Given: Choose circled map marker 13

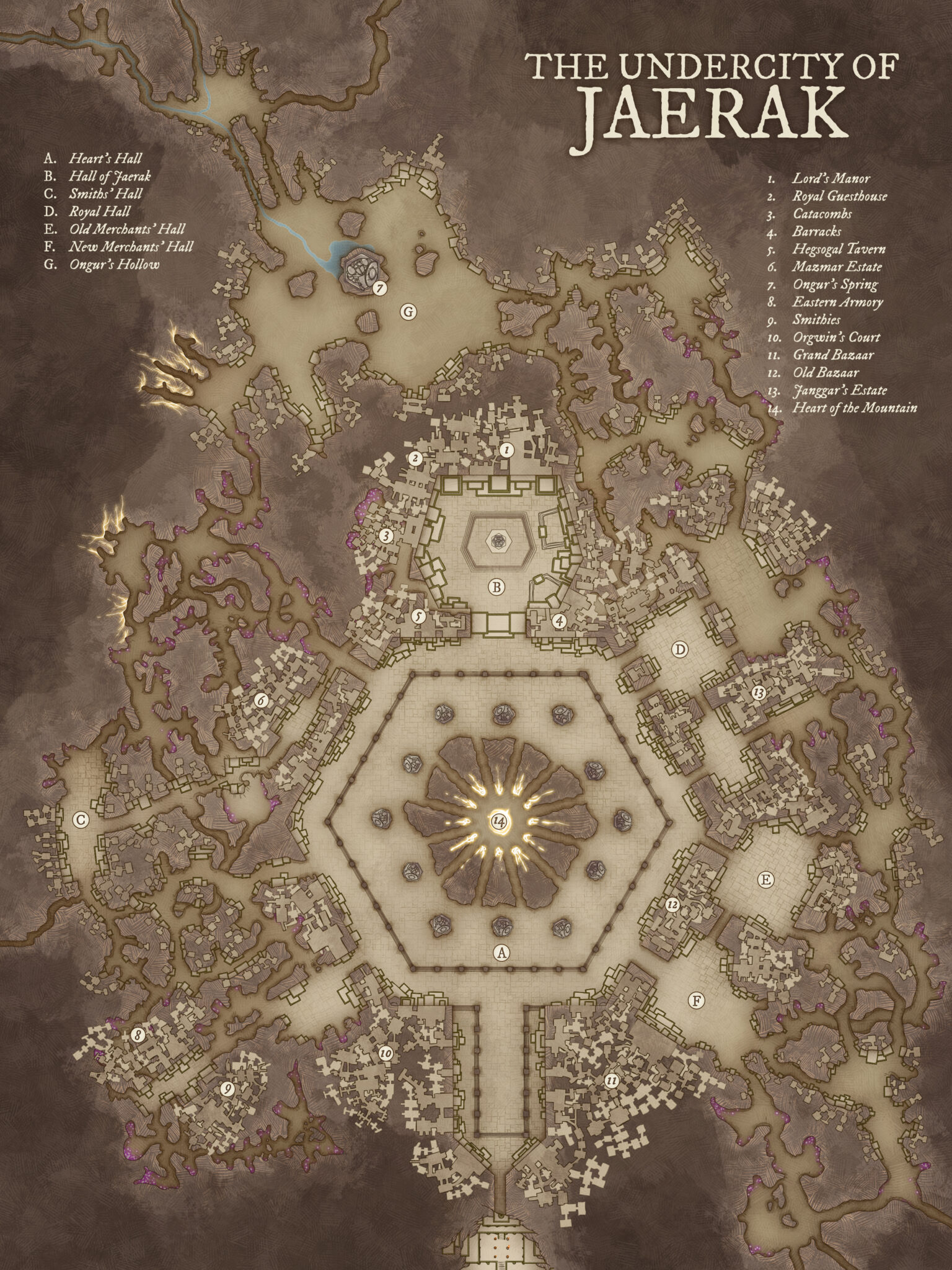Looking at the screenshot, I should coord(757,691).
